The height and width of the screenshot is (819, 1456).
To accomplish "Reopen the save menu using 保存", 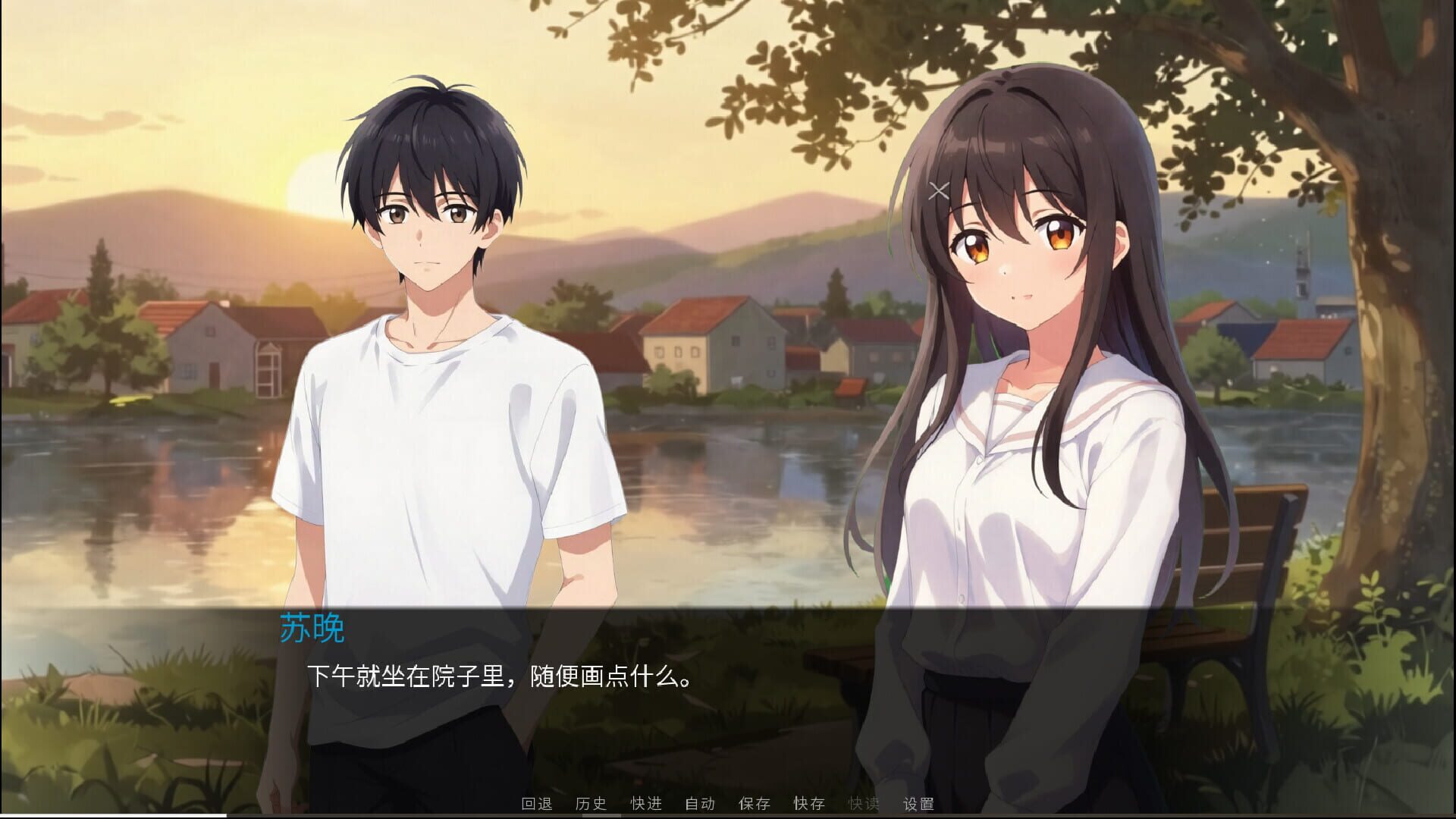I will (753, 804).
